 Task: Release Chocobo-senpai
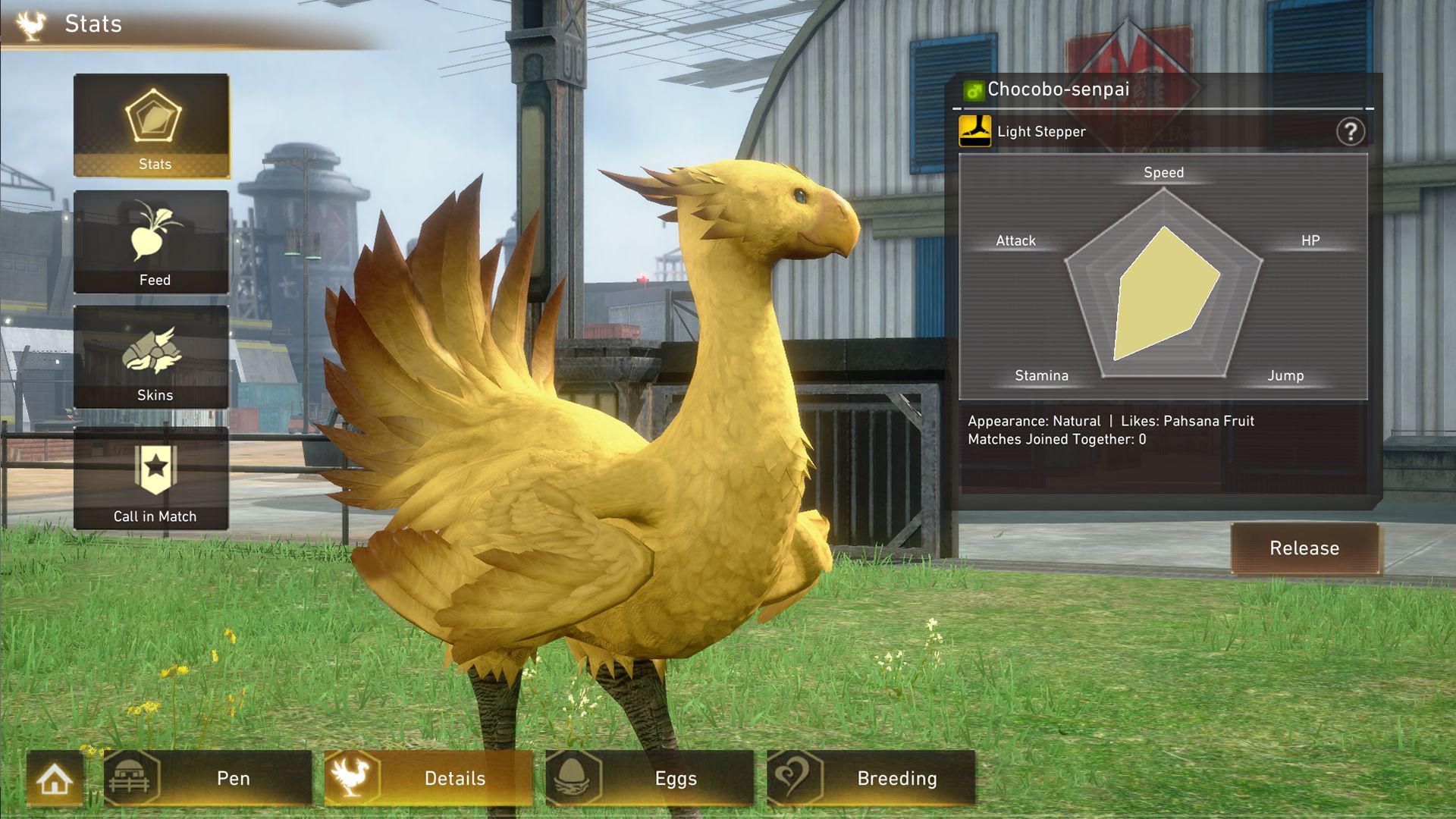tap(1304, 548)
